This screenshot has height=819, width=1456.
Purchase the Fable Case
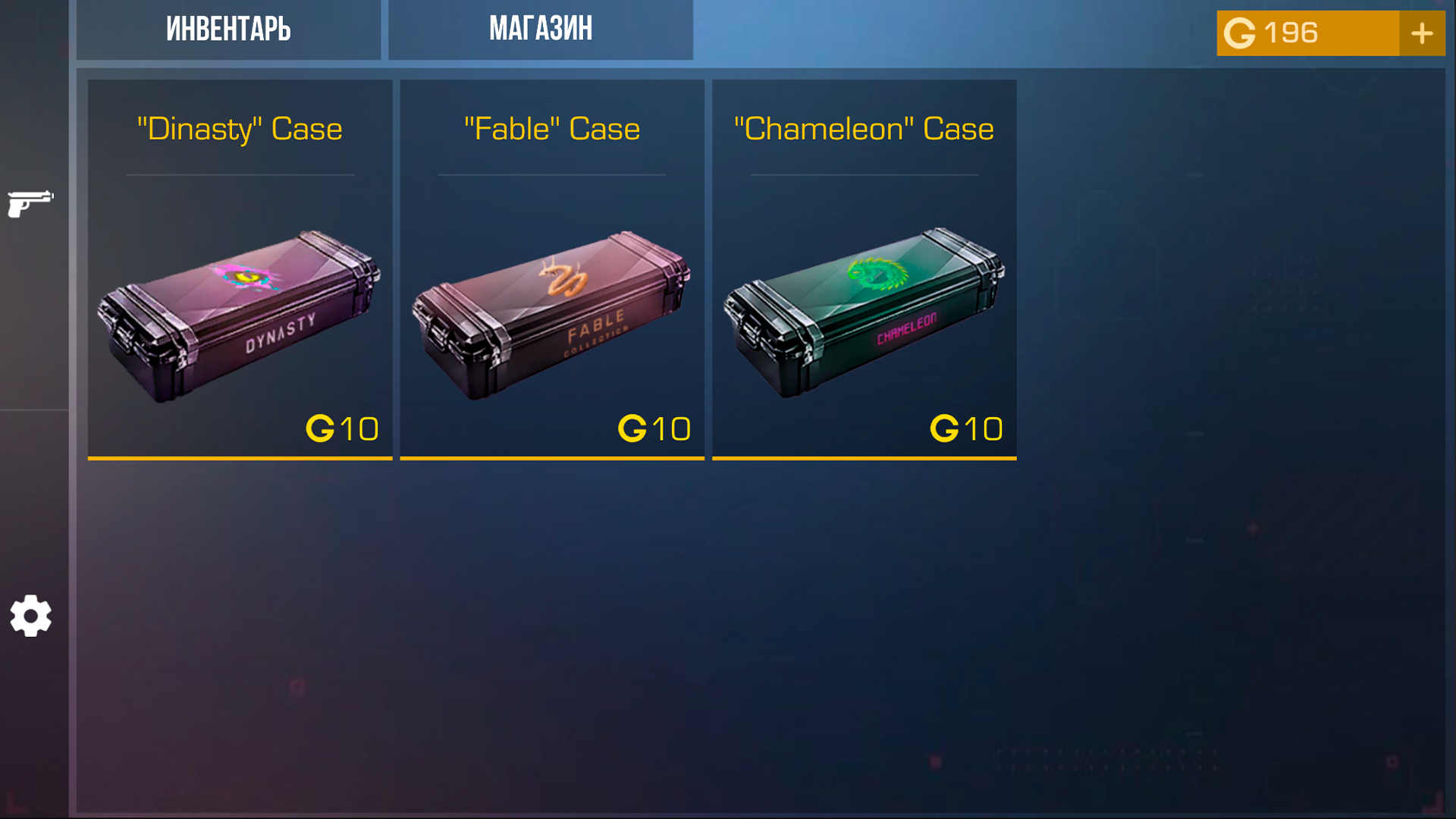552,269
